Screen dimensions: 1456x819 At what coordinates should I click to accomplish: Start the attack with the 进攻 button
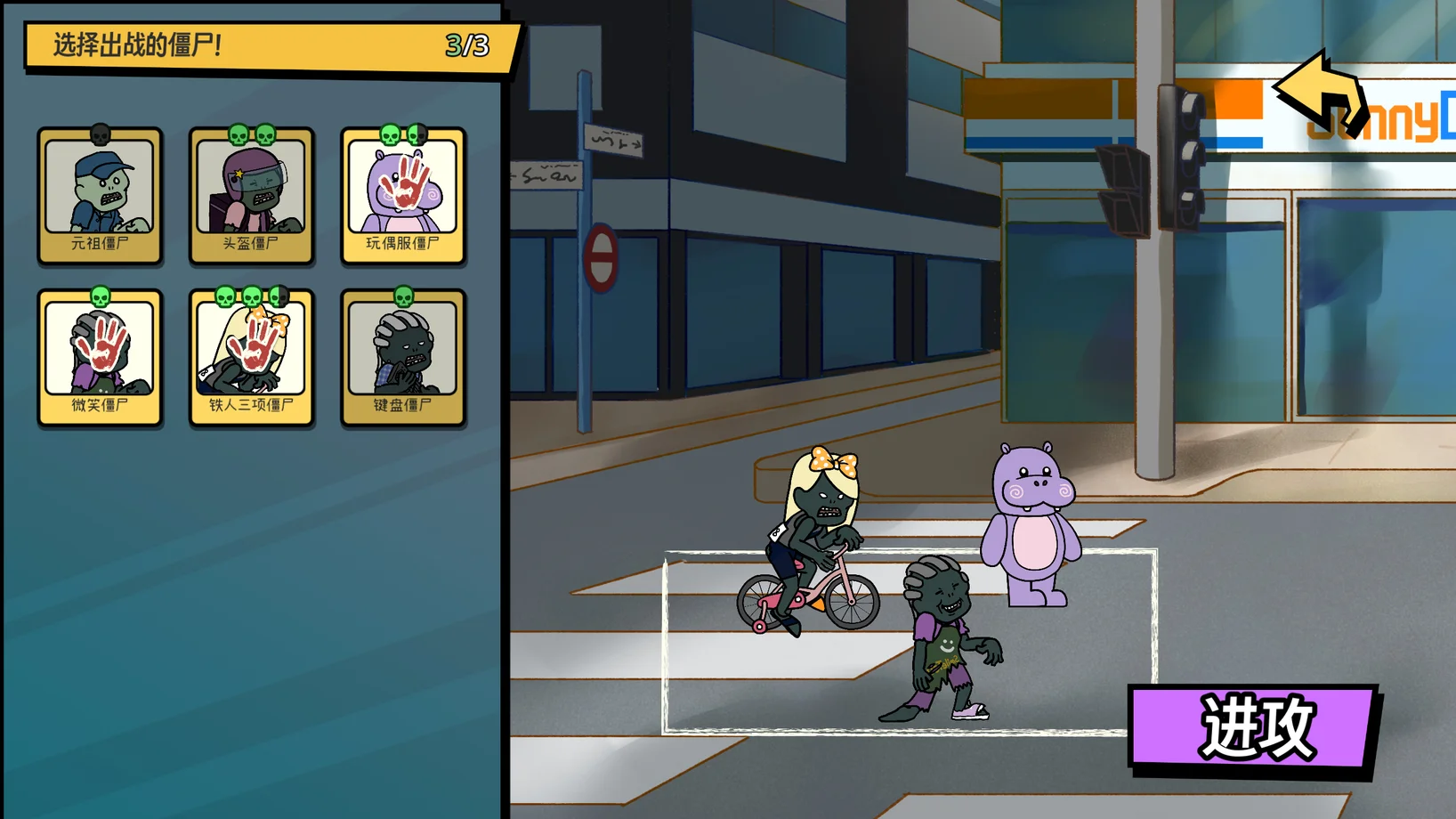pos(1253,726)
